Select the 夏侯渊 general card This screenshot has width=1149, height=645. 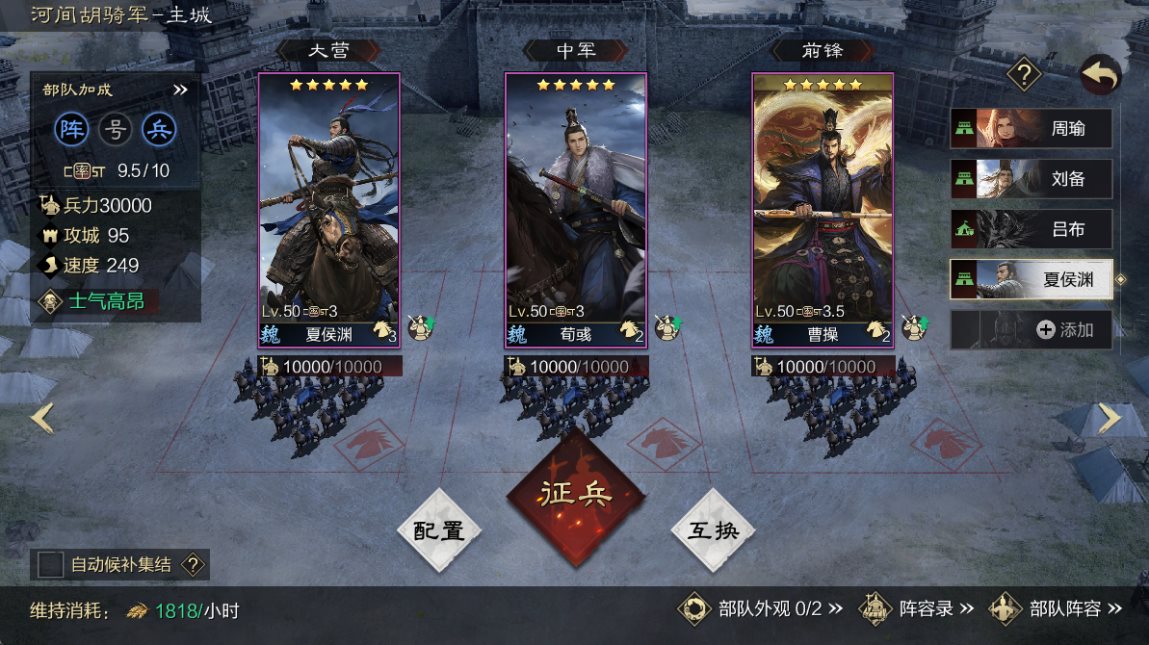tap(329, 208)
